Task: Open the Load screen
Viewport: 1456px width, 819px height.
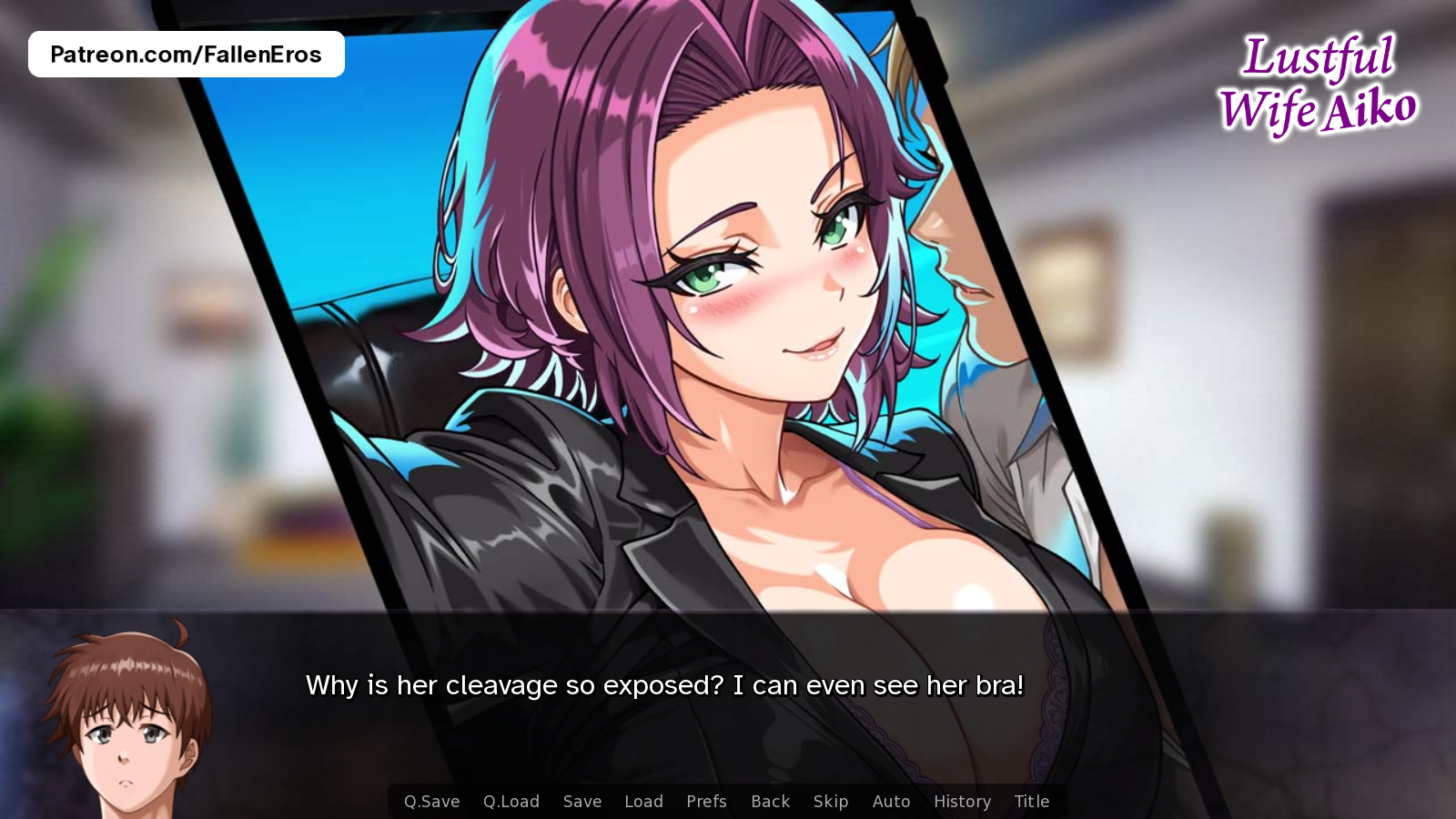Action: coord(643,802)
